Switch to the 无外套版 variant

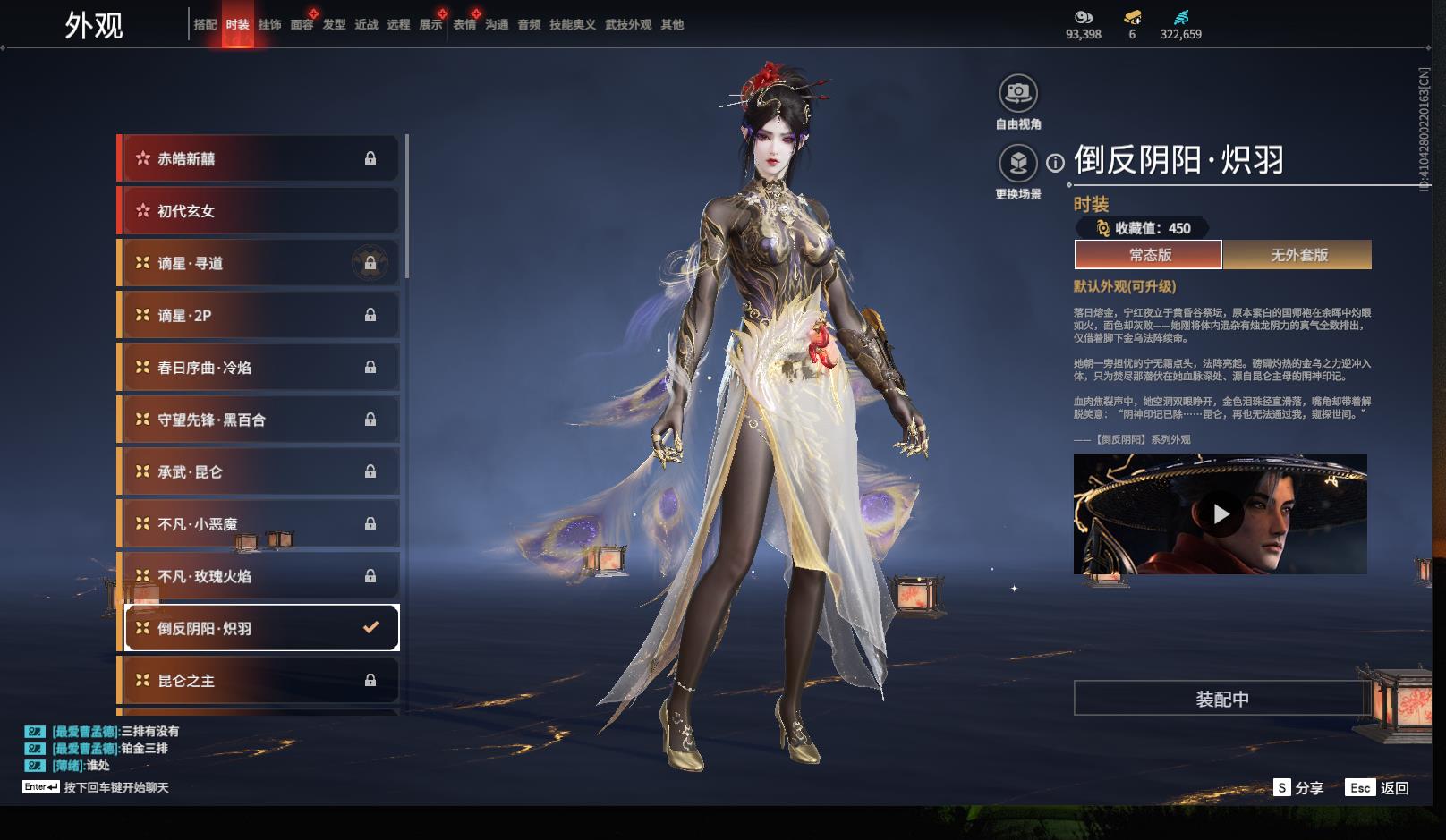1298,255
